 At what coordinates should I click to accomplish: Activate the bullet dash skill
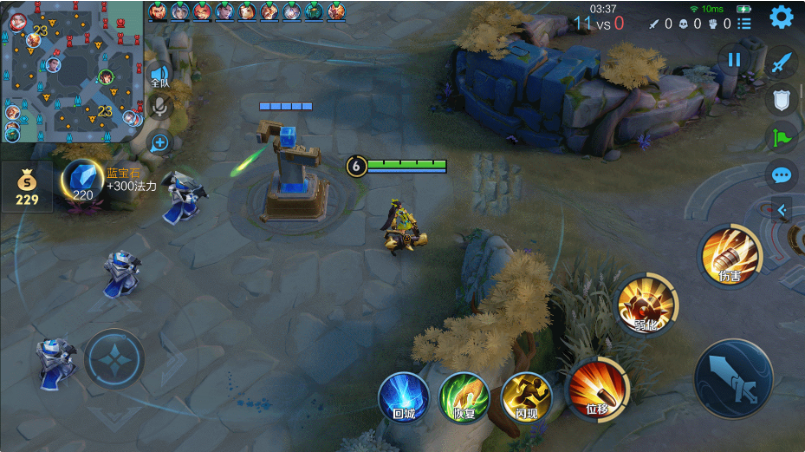click(597, 388)
